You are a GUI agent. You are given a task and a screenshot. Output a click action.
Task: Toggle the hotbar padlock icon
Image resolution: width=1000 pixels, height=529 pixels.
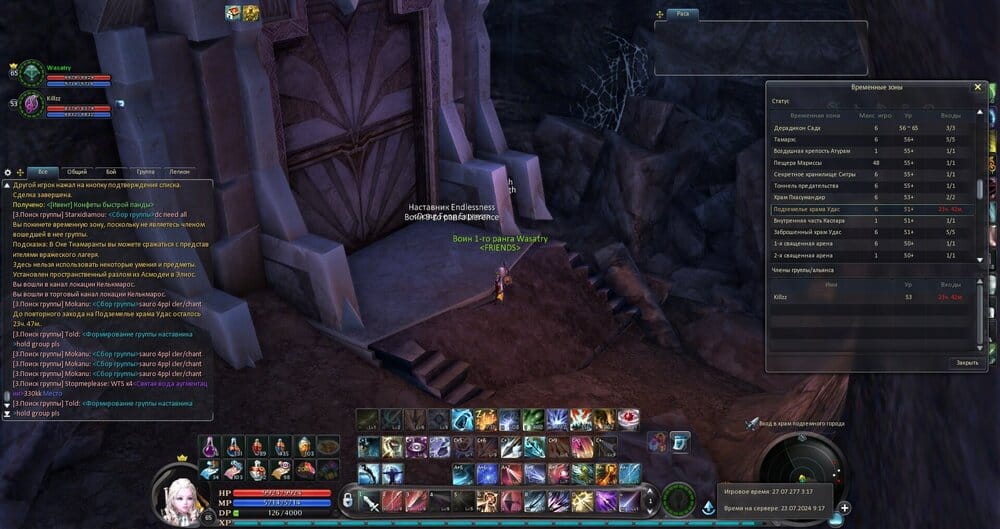coord(347,498)
